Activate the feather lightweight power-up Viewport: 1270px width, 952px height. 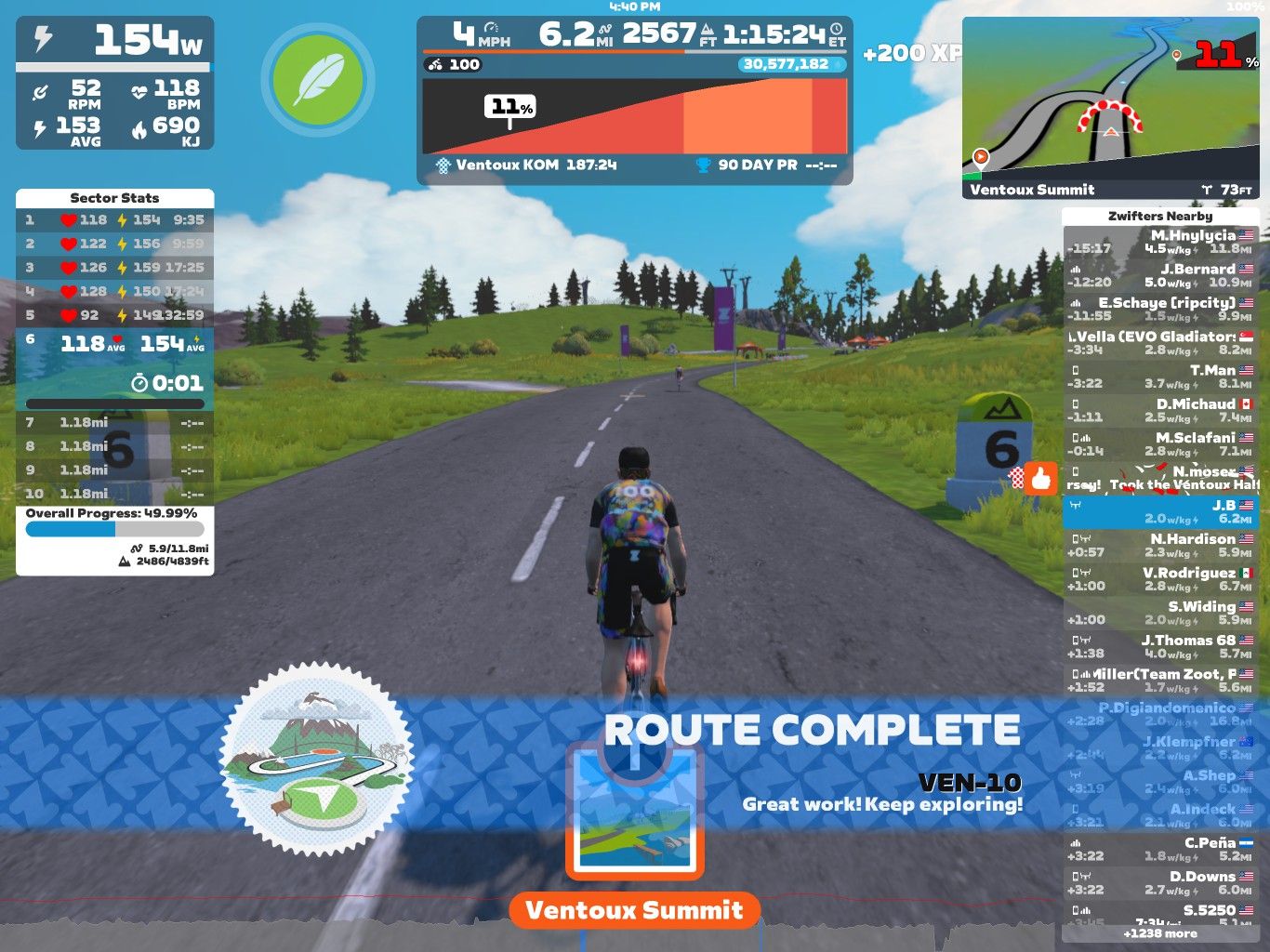click(x=317, y=80)
